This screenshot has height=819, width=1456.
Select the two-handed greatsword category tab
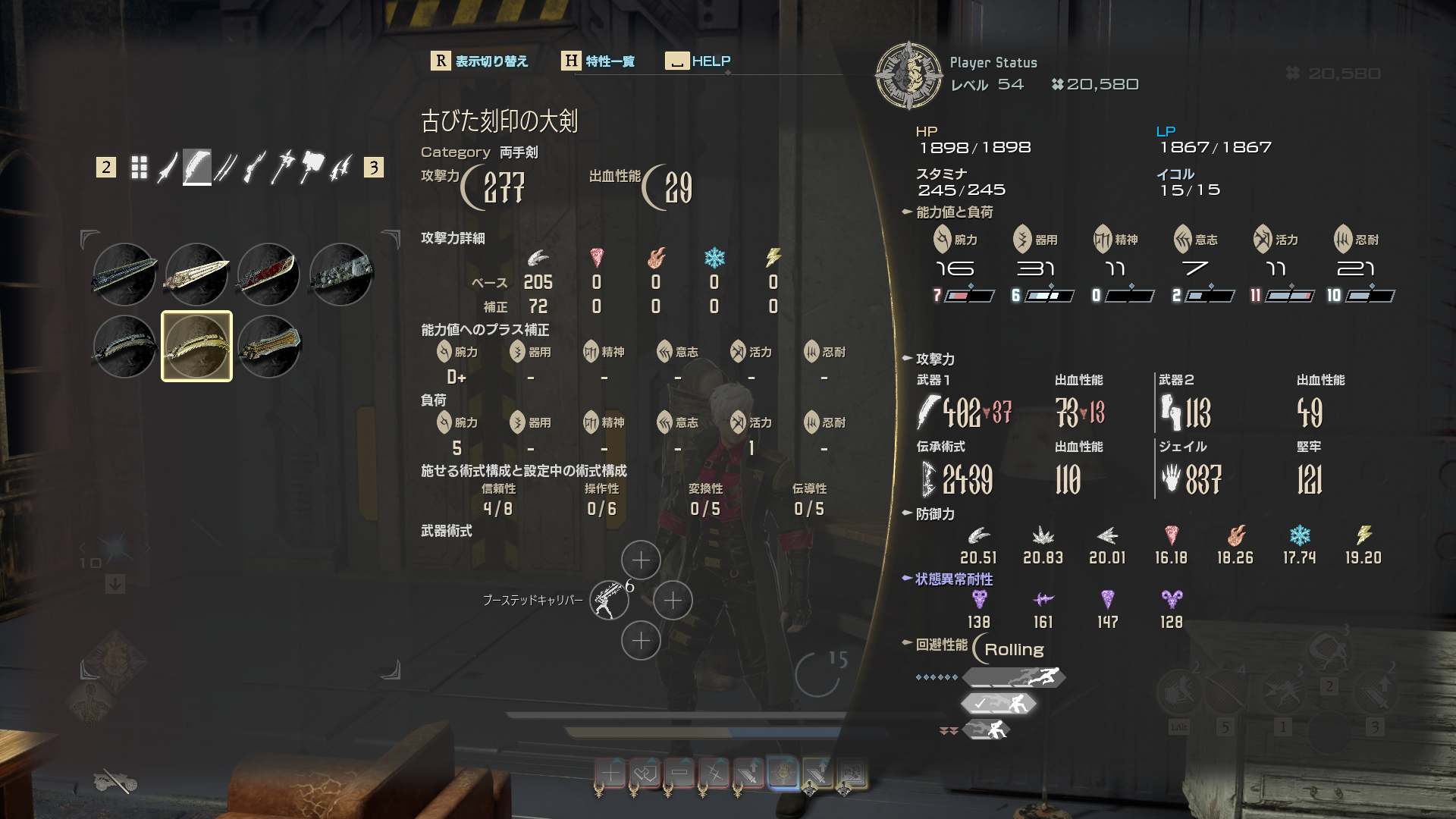tap(197, 167)
